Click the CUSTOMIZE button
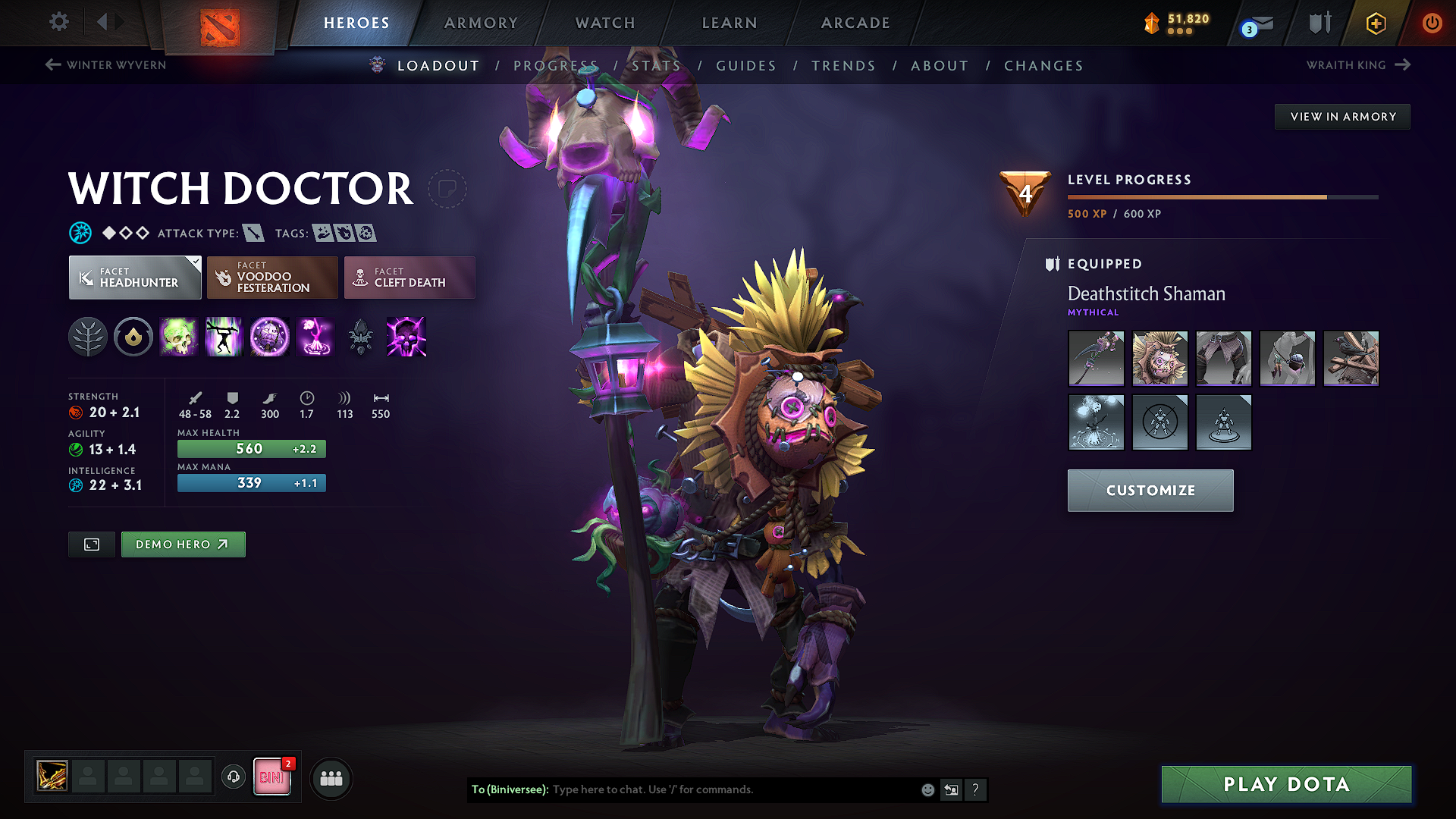This screenshot has height=819, width=1456. pos(1150,491)
